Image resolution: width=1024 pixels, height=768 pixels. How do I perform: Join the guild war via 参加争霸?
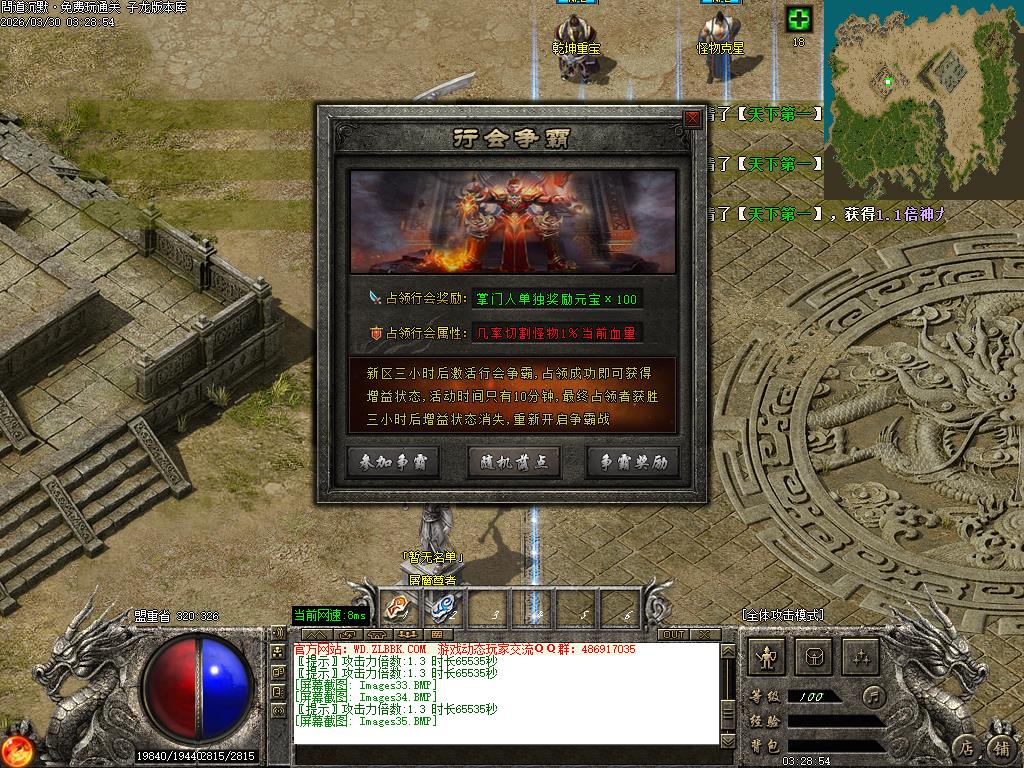(x=393, y=461)
